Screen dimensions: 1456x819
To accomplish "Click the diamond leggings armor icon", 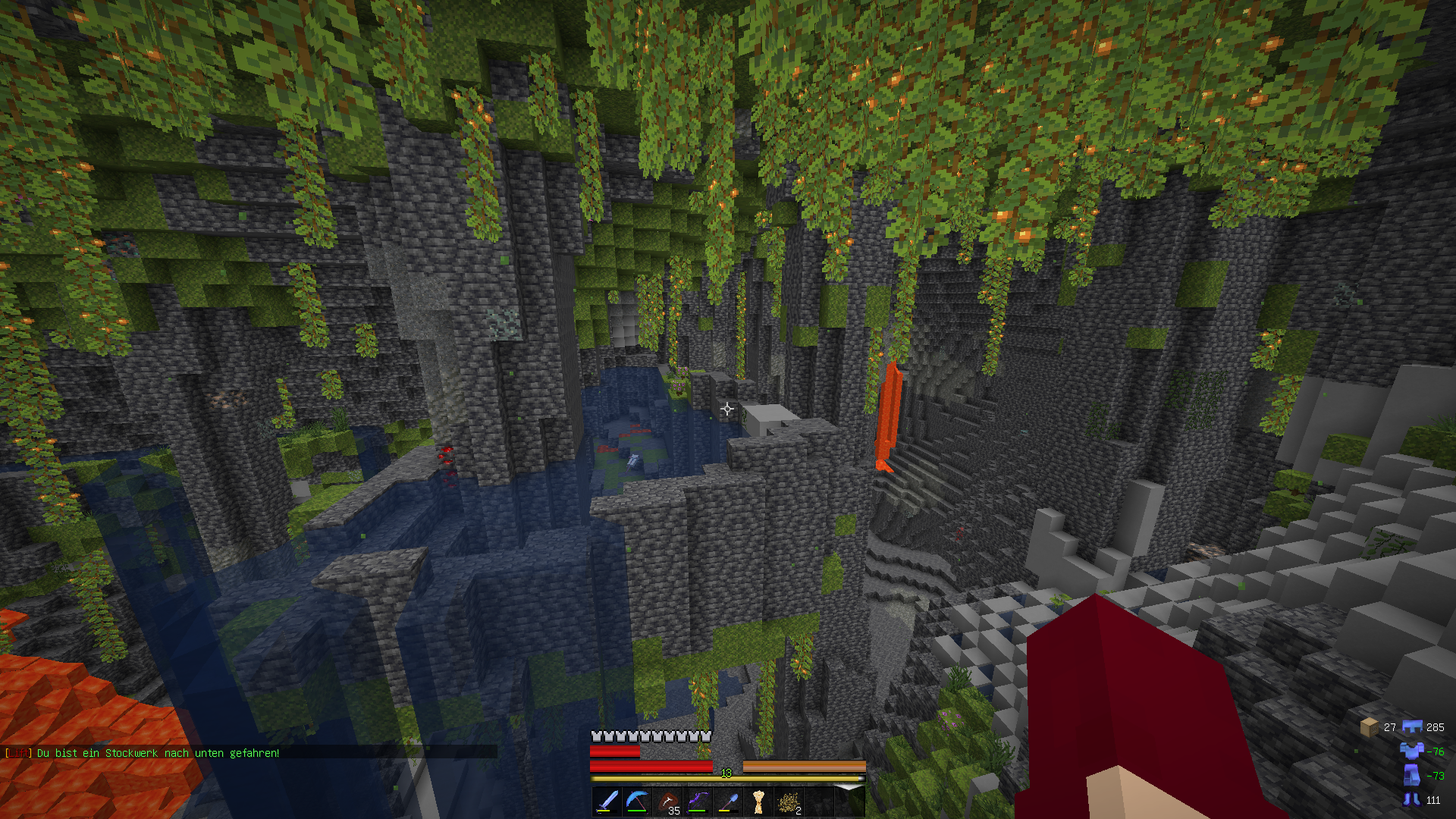I will (x=1411, y=775).
